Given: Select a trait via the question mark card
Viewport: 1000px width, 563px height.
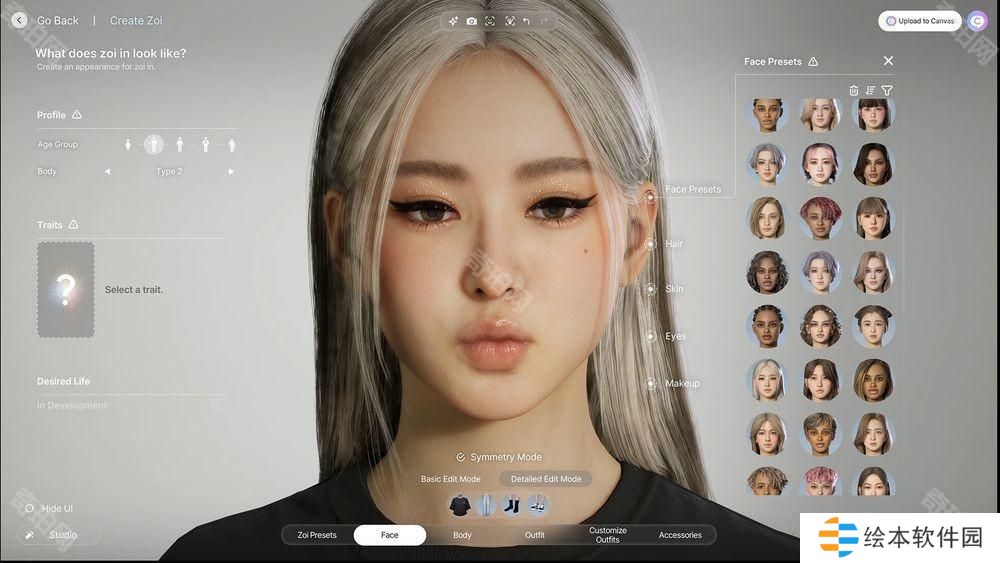Looking at the screenshot, I should tap(66, 289).
